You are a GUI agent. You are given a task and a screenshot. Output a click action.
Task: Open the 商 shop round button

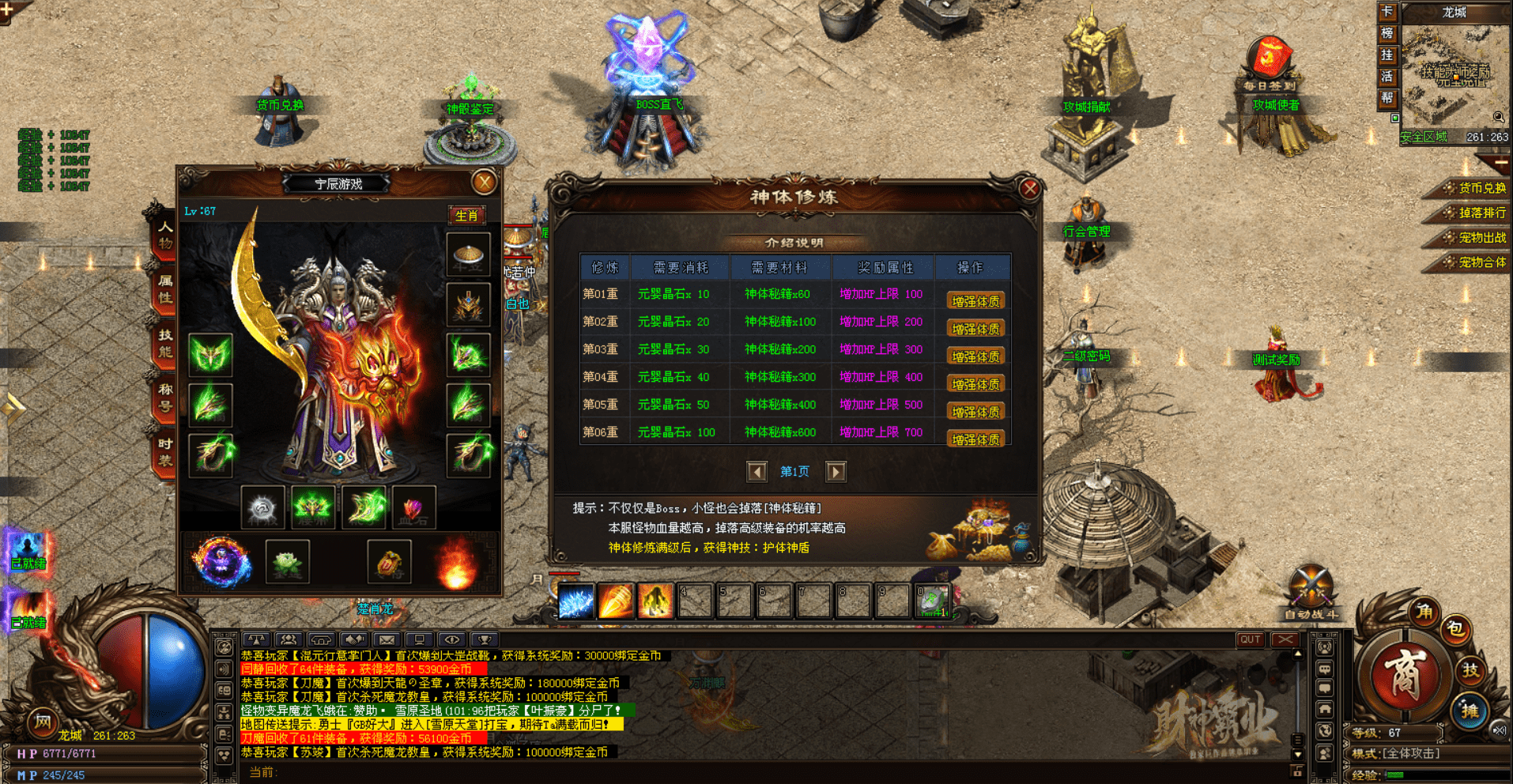(1404, 675)
